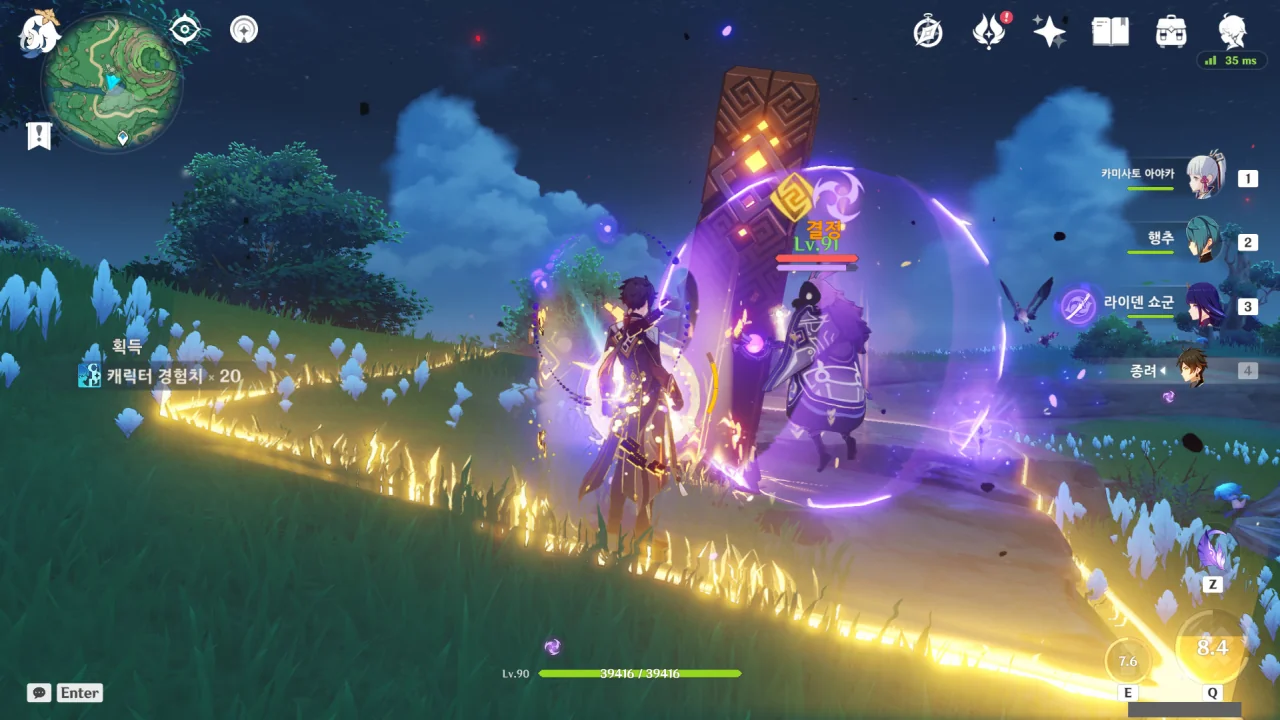Open the adventurer handbook book icon
Viewport: 1280px width, 720px height.
click(1110, 32)
